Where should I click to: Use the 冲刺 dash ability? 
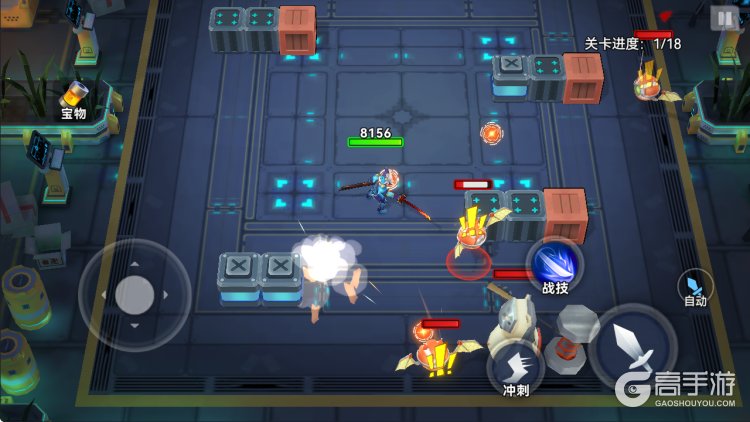(x=516, y=367)
